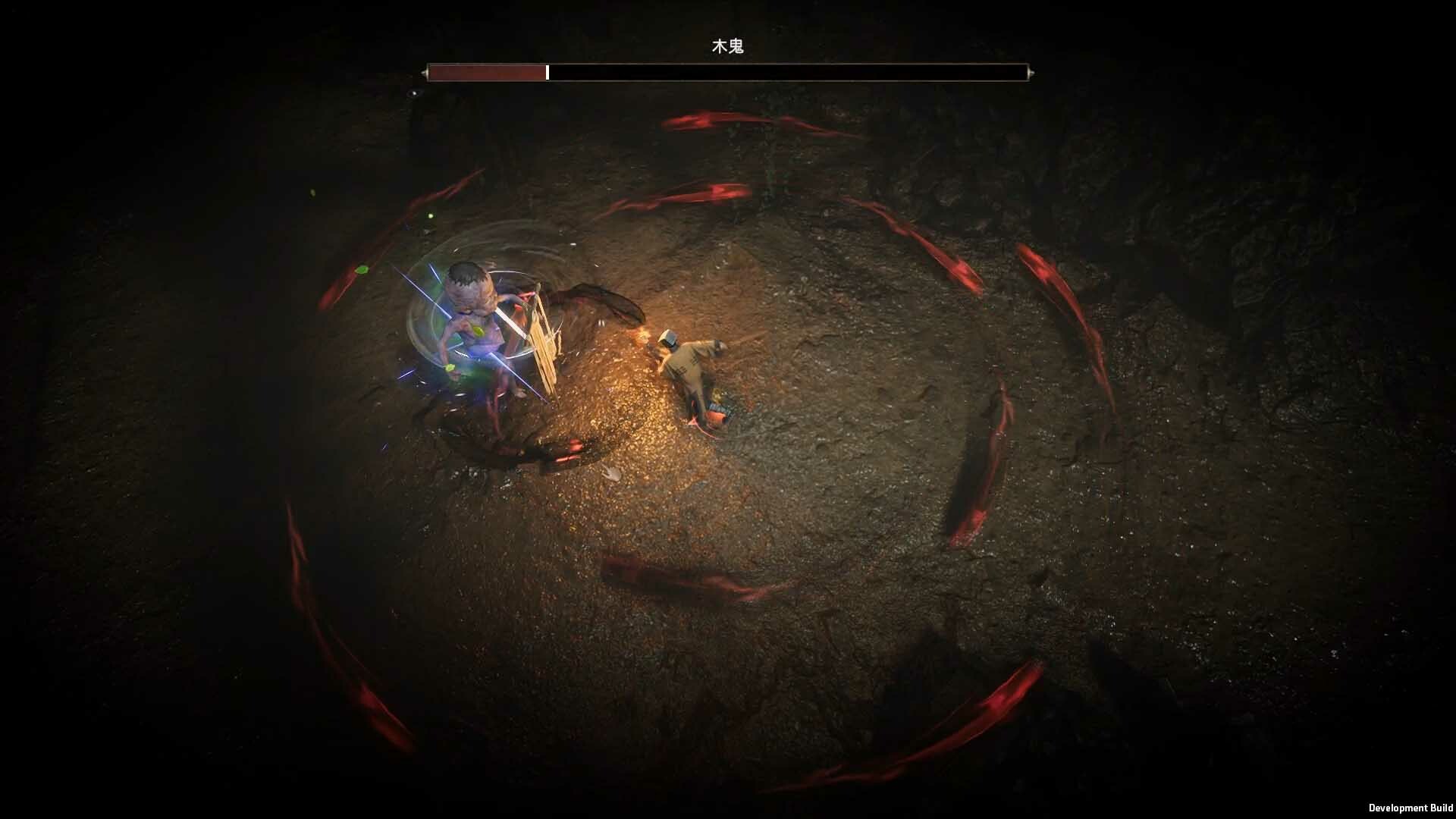
Task: Click the white divider marker on the health bar
Action: click(x=548, y=72)
